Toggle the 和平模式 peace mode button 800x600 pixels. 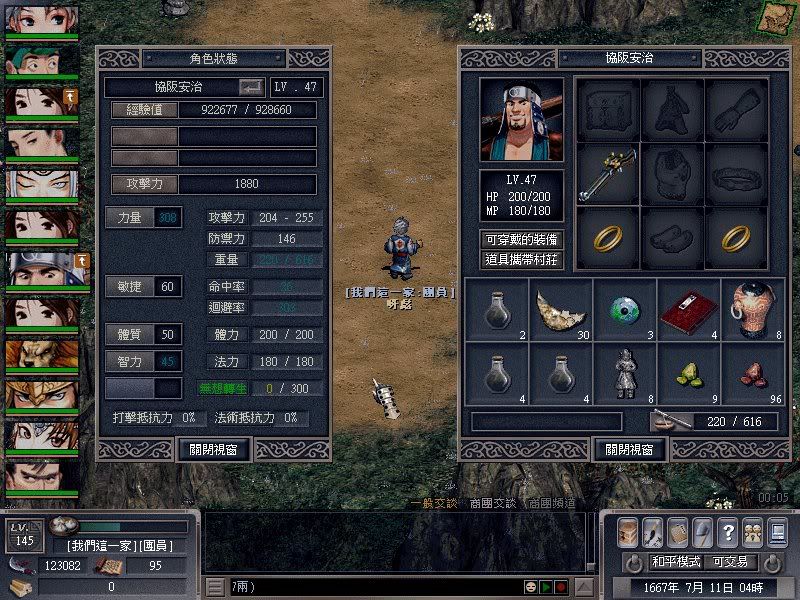click(675, 562)
